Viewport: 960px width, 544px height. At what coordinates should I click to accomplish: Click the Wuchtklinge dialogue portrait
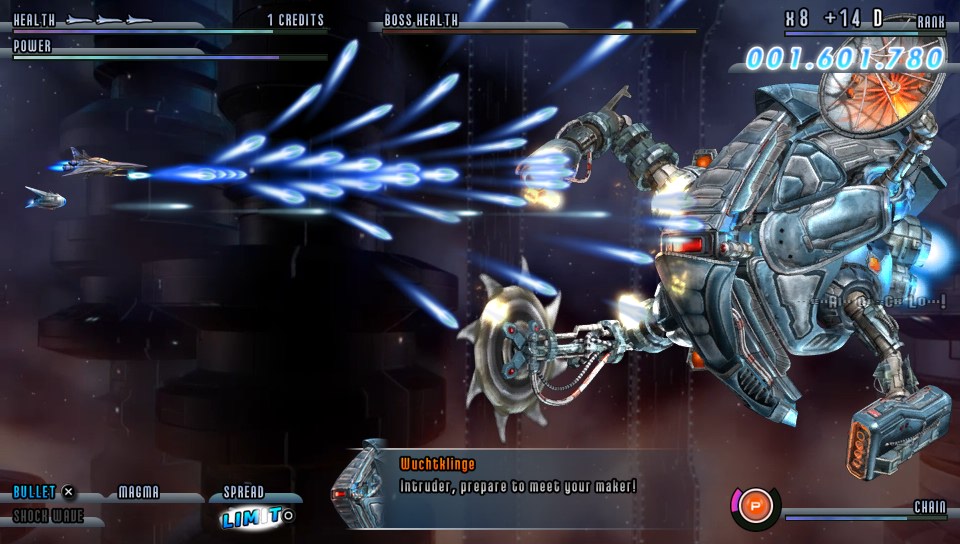tap(361, 485)
